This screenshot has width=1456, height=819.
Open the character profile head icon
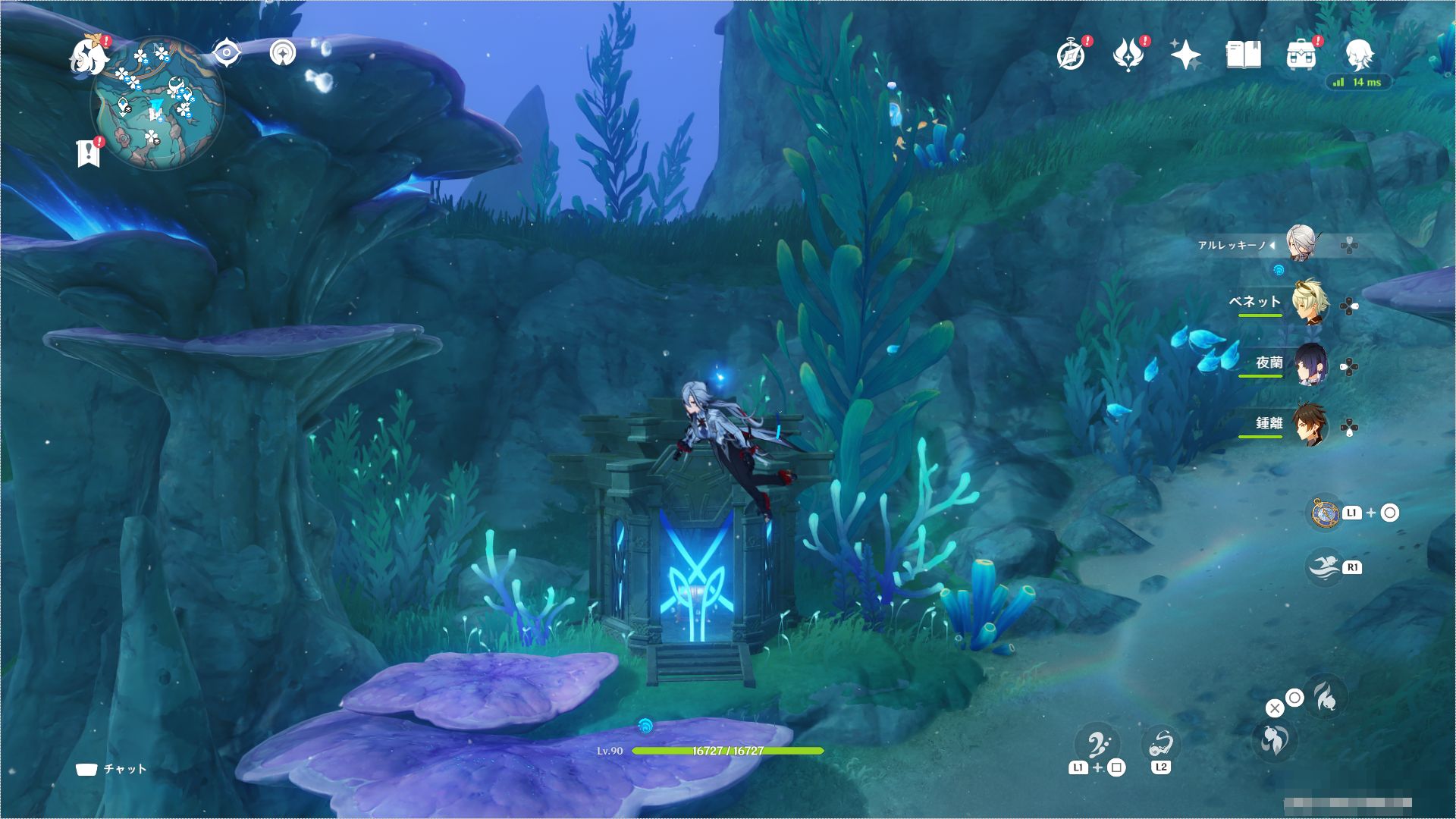click(x=1359, y=55)
